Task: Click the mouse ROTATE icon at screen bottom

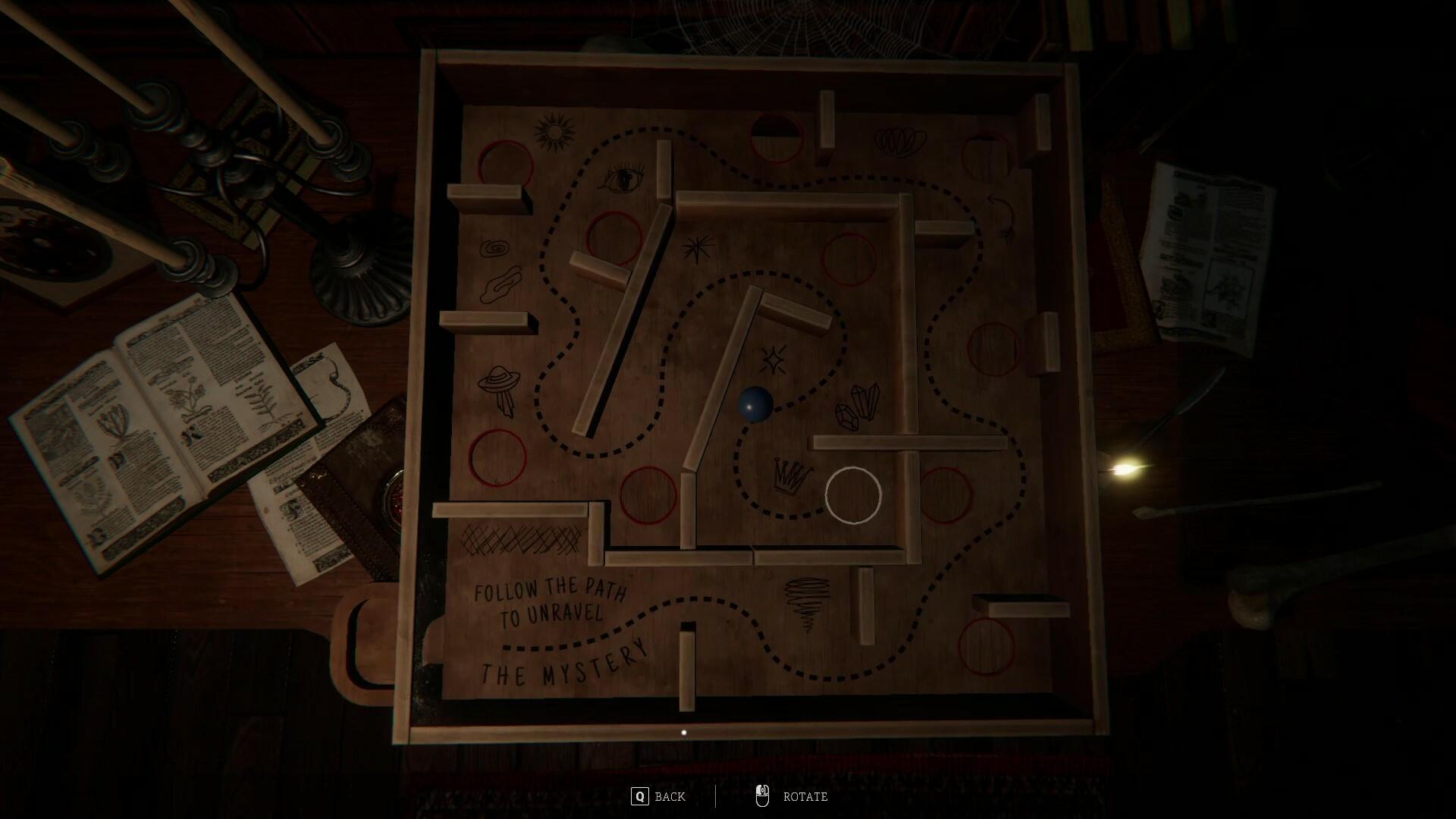Action: pos(764,796)
